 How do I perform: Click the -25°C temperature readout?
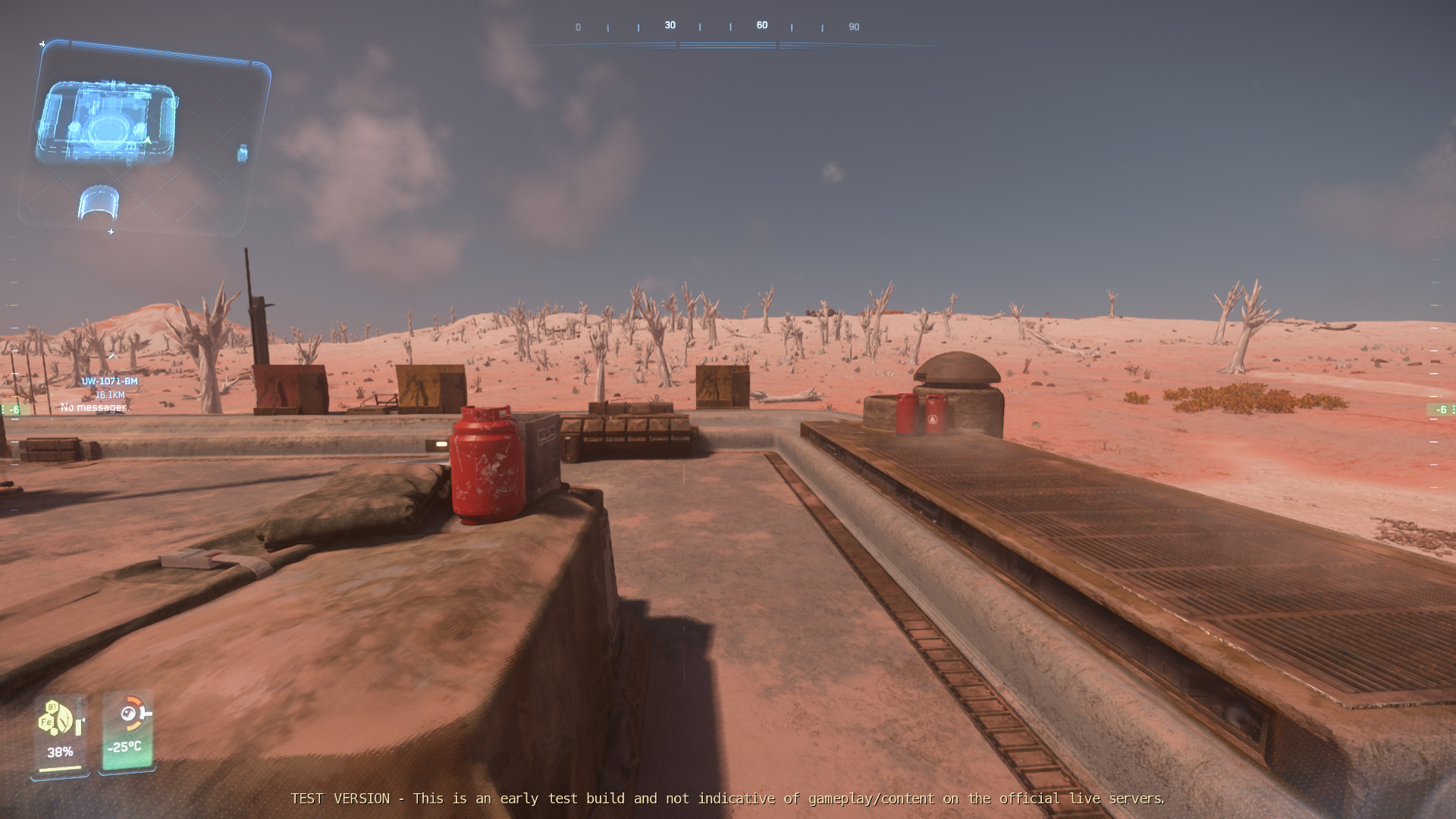click(x=124, y=747)
